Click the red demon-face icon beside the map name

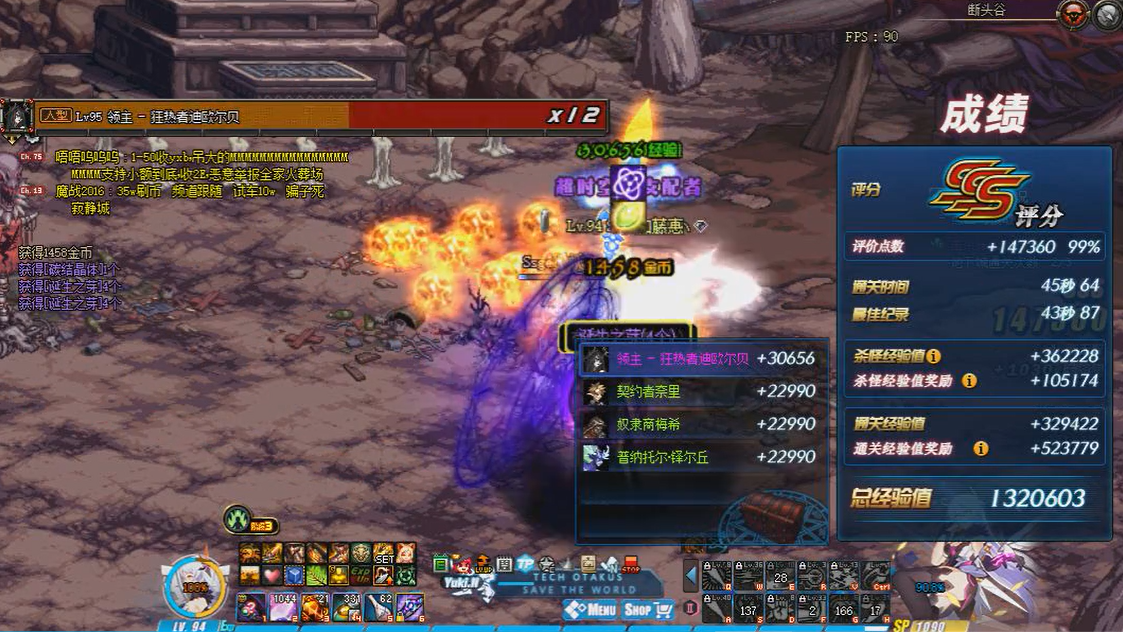tap(1076, 14)
